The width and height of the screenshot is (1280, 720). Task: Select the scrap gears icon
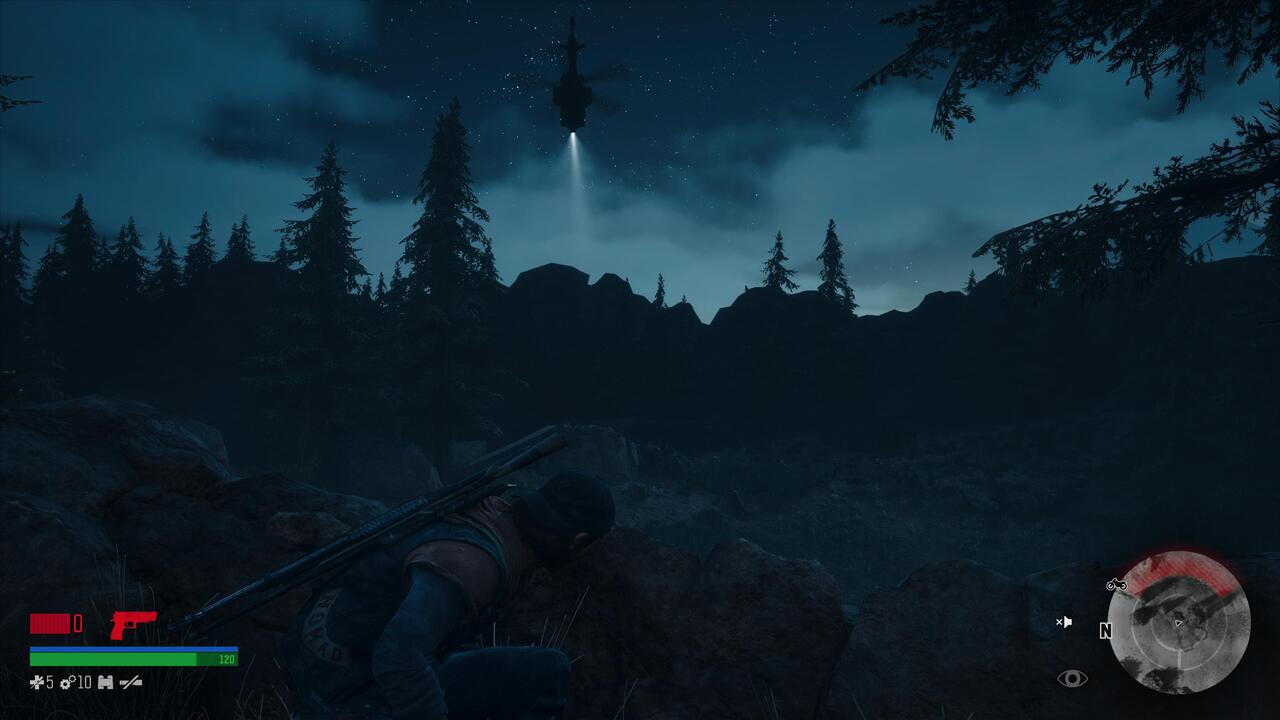coord(68,683)
